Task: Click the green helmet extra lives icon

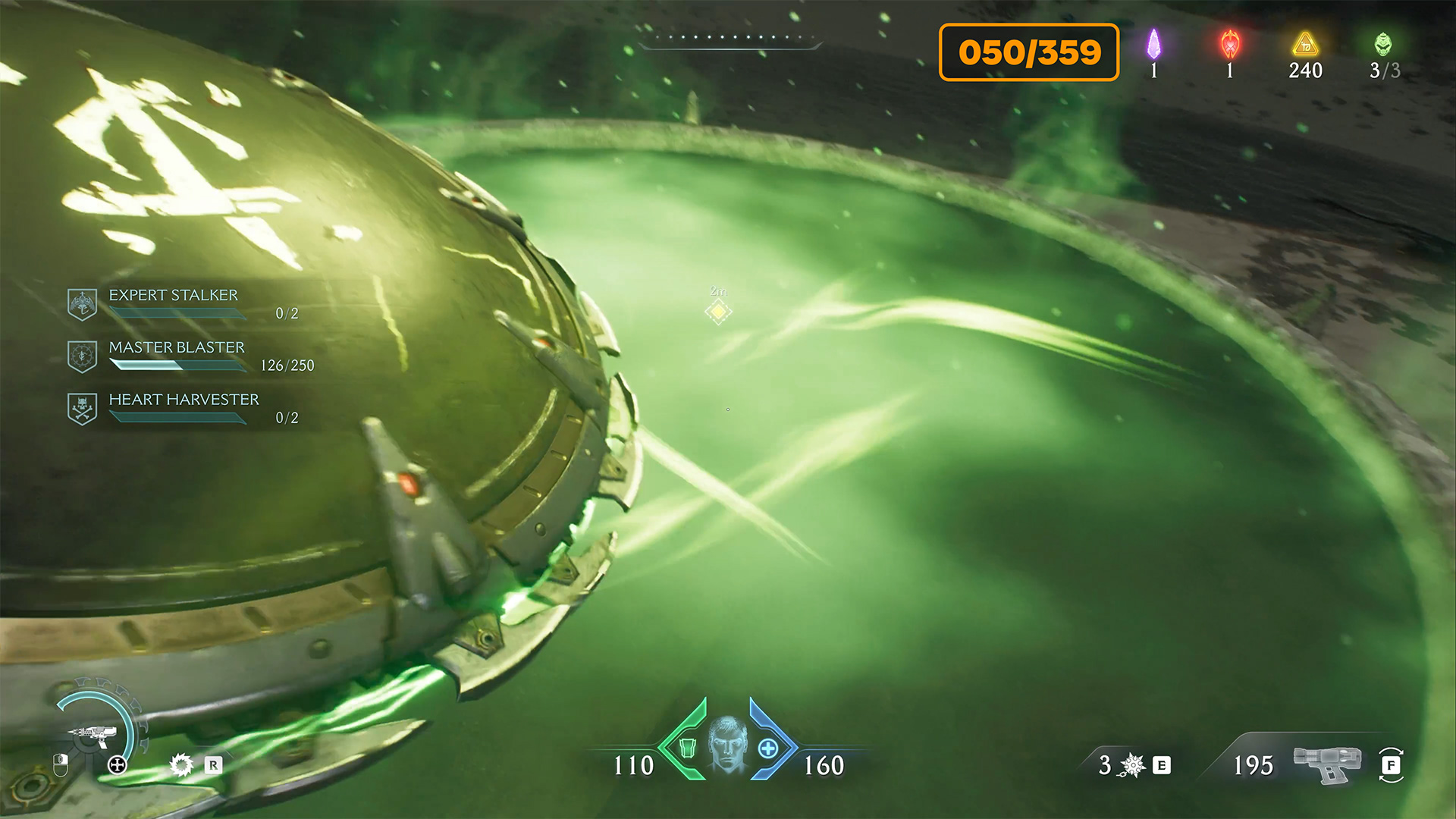Action: [1383, 45]
